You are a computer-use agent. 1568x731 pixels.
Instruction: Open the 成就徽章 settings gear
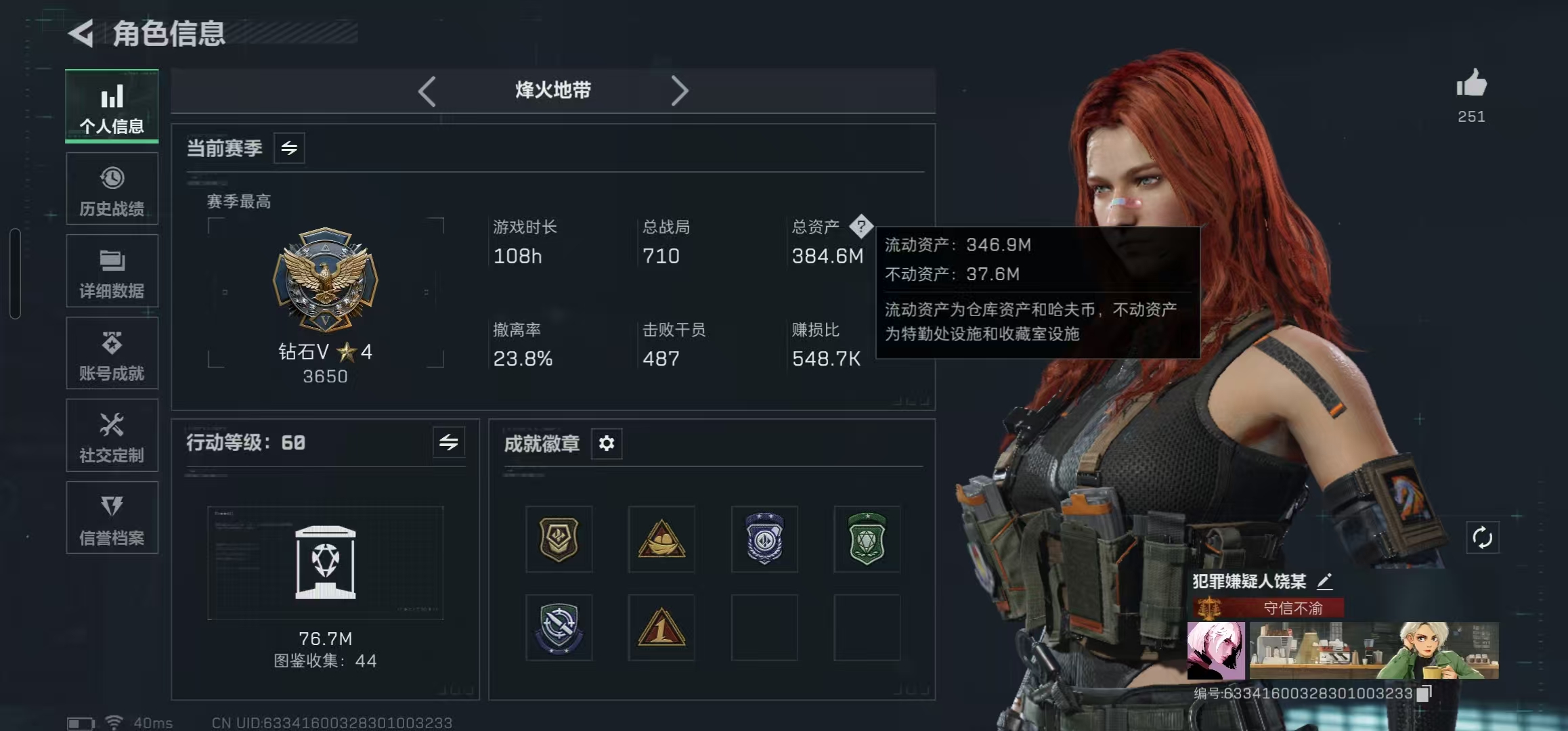coord(607,444)
